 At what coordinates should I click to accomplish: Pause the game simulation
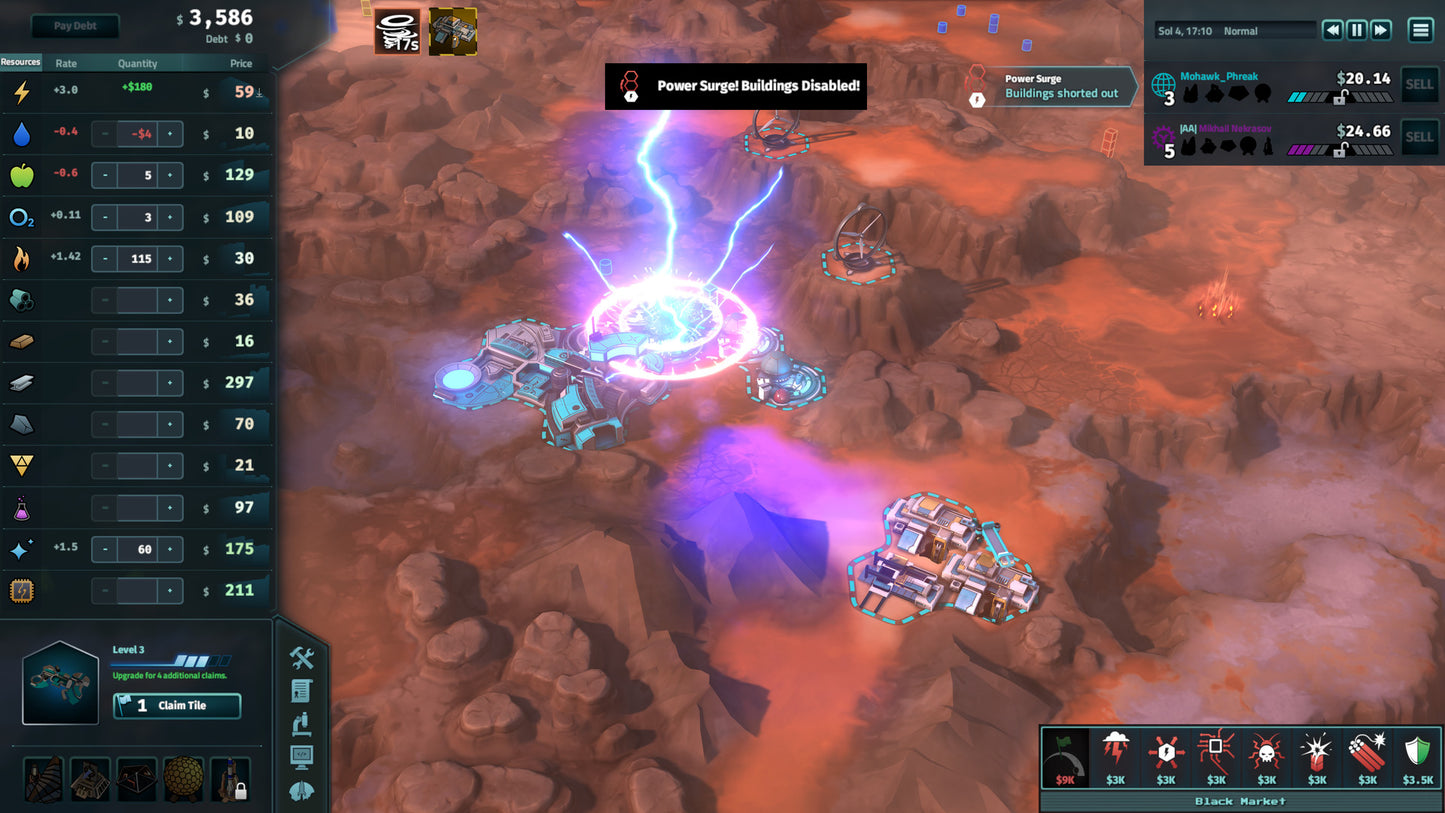coord(1357,30)
